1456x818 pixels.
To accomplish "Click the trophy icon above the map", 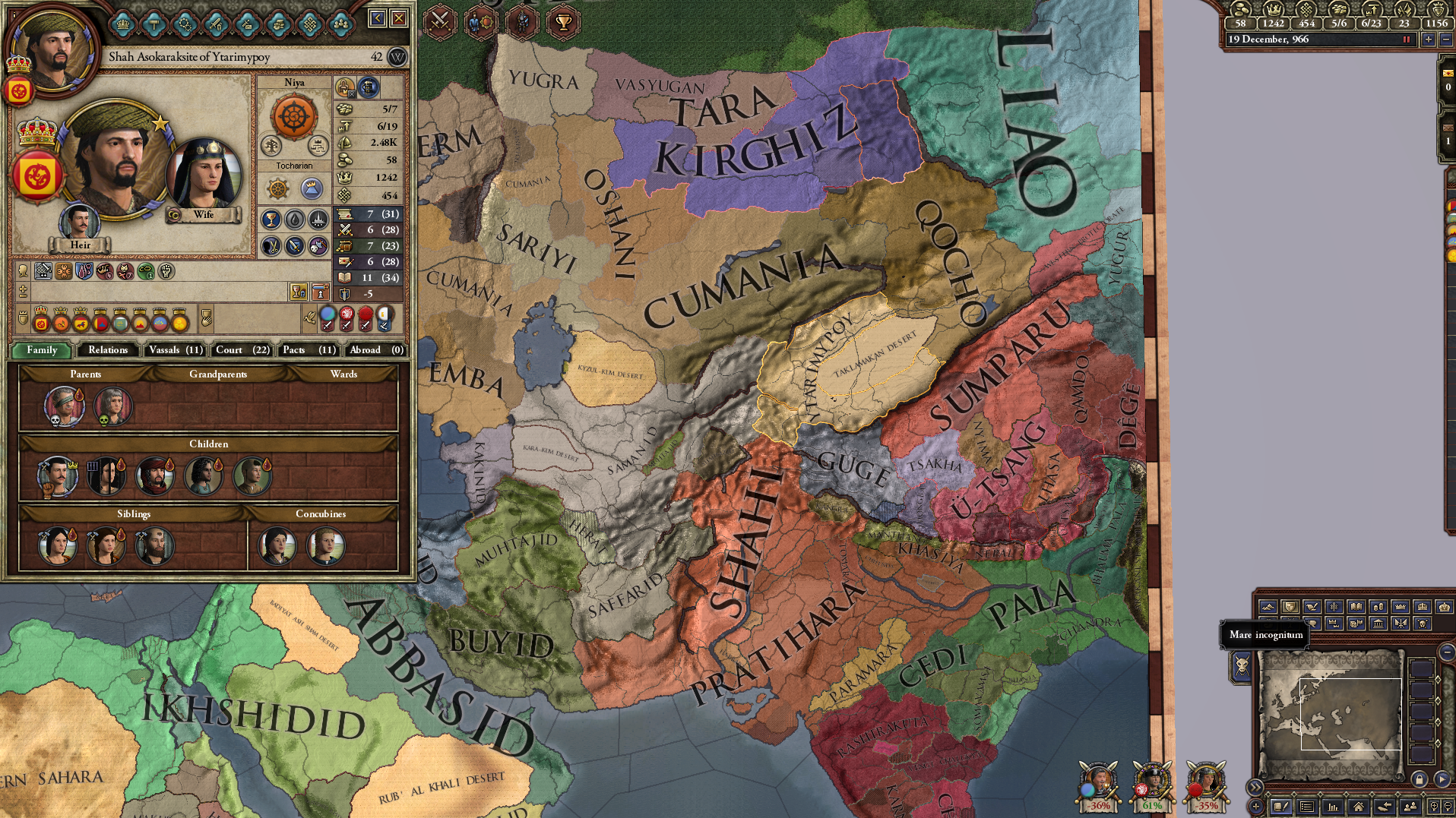I will click(563, 22).
